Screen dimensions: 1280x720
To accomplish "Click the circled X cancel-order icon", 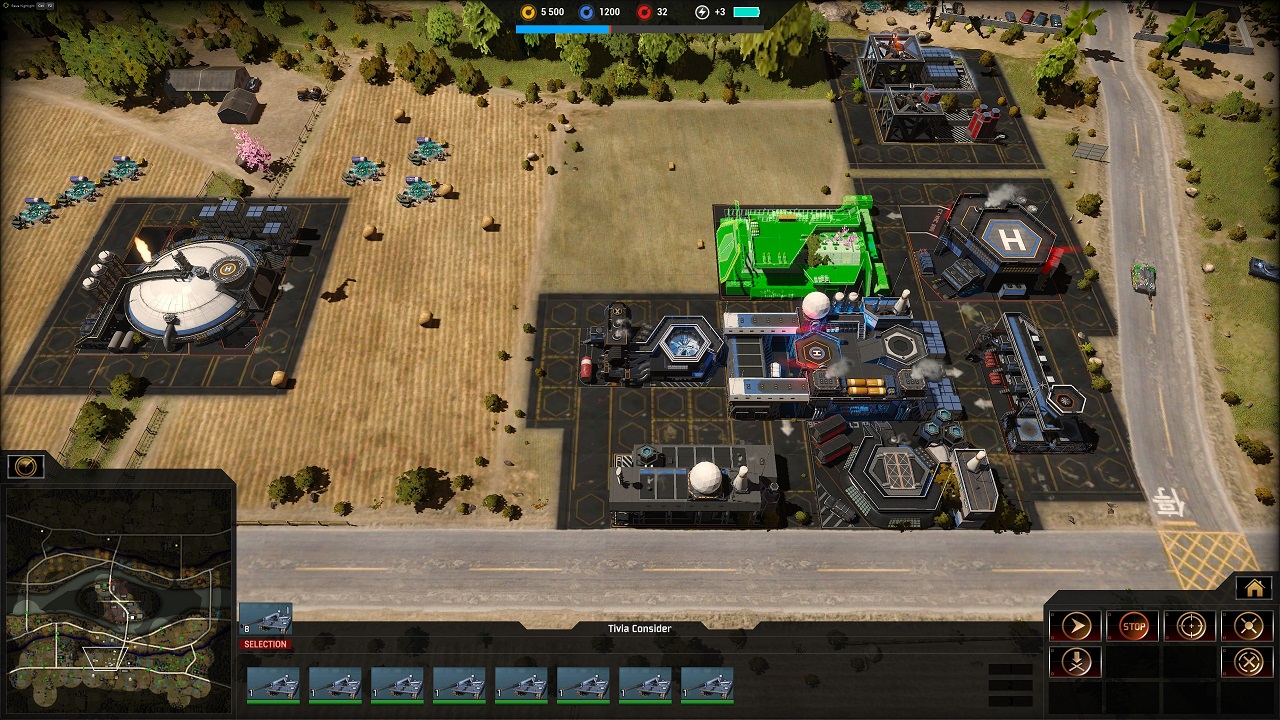I will tap(1247, 662).
